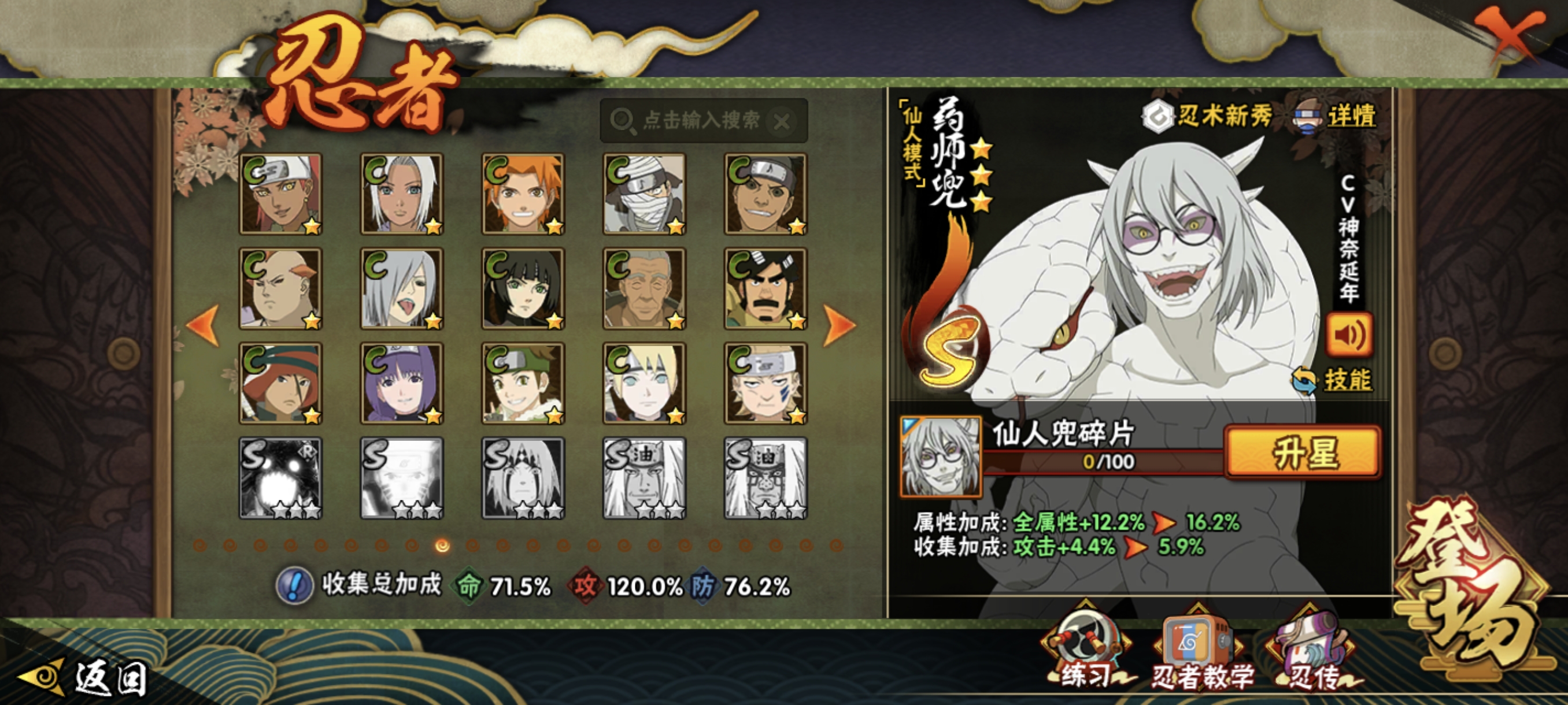Show collection bonus info exclamation icon
Viewport: 1568px width, 705px height.
pyautogui.click(x=294, y=586)
